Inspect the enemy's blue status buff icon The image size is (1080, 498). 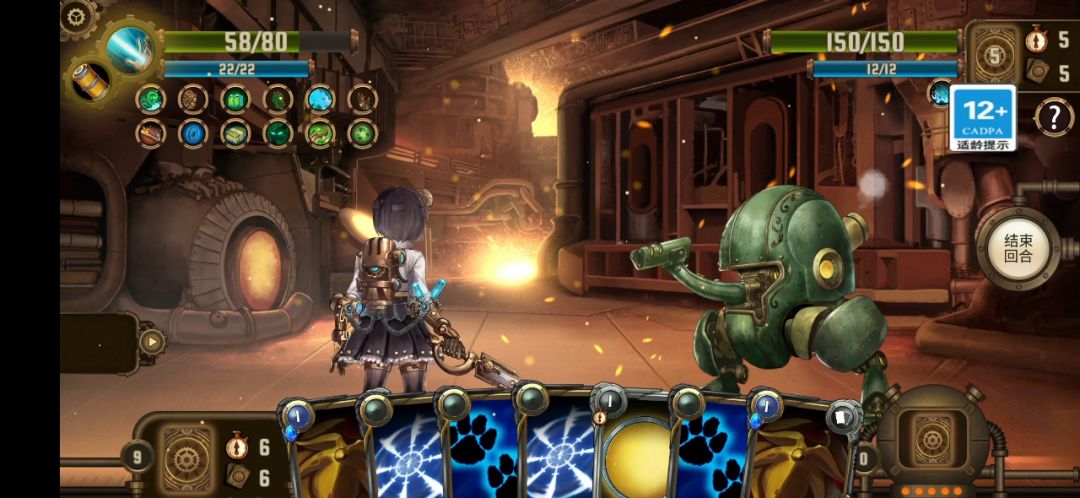(x=940, y=94)
